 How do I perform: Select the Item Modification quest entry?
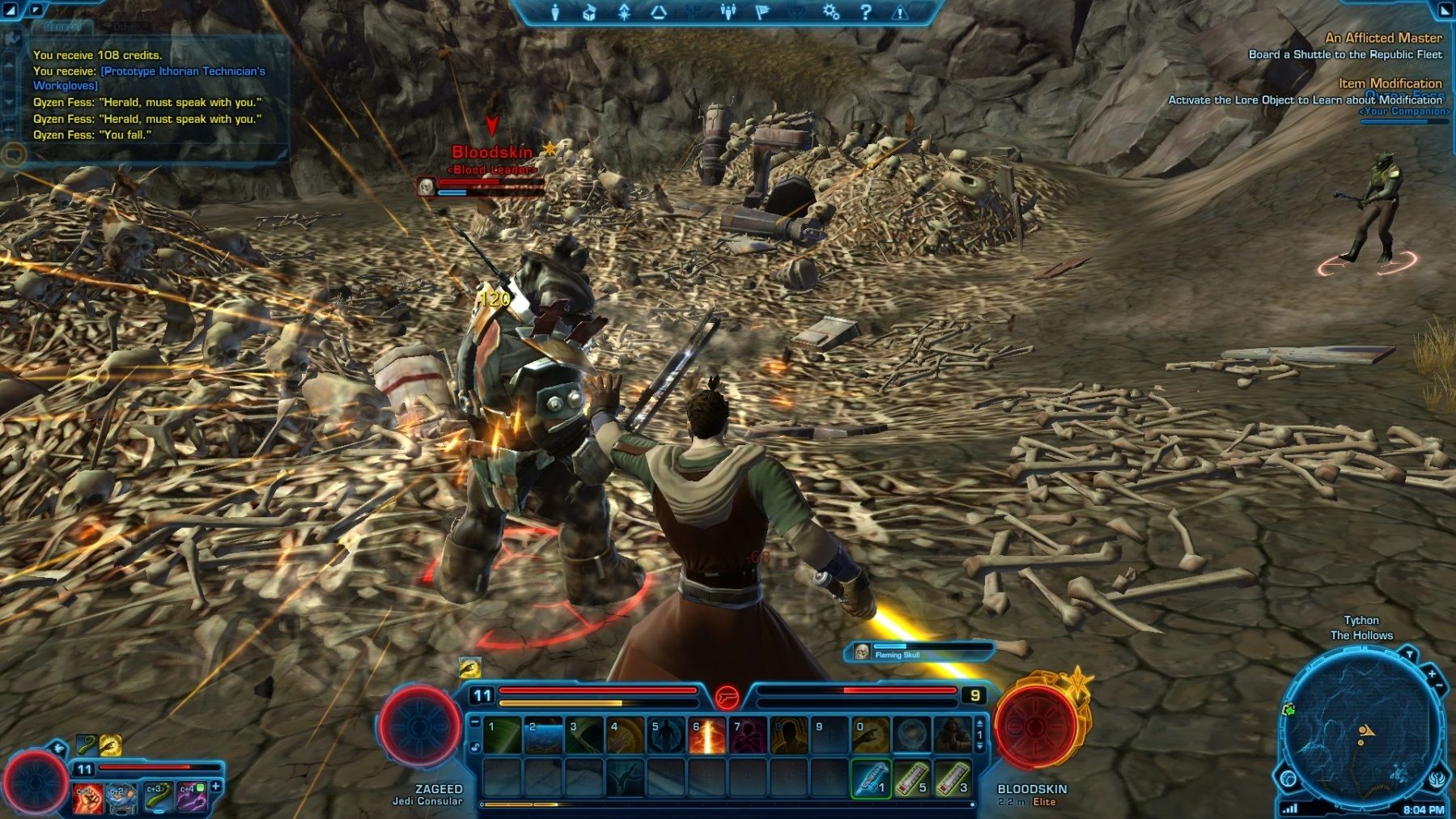point(1390,83)
